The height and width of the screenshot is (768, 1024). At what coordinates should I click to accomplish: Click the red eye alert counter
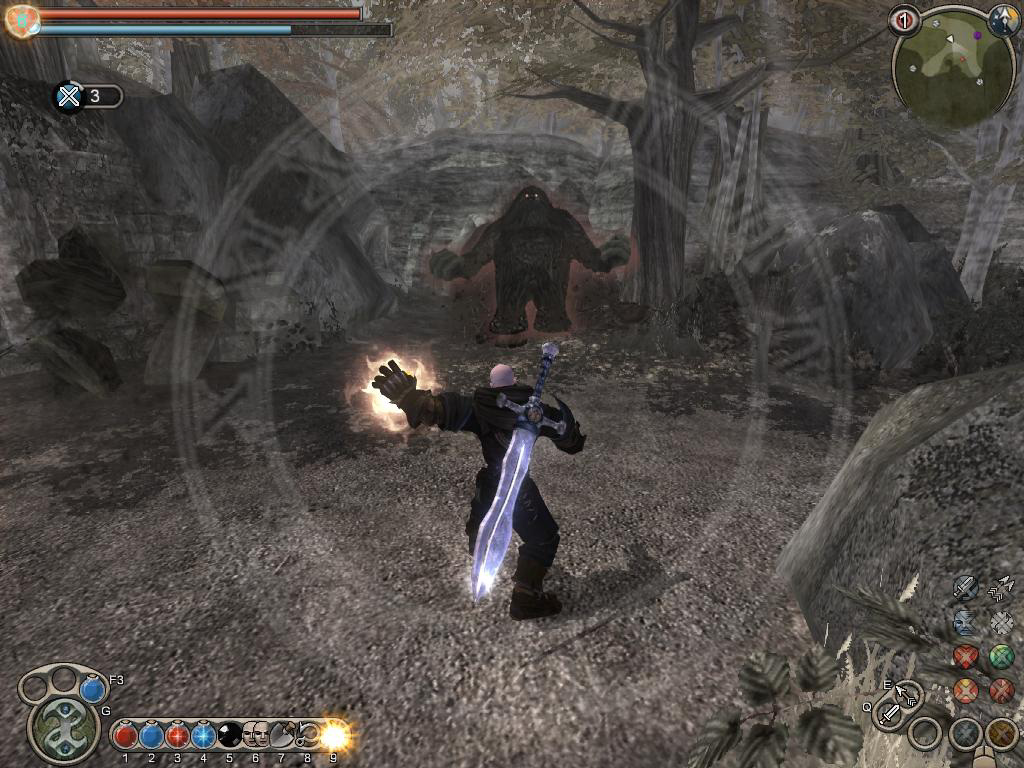pos(903,21)
